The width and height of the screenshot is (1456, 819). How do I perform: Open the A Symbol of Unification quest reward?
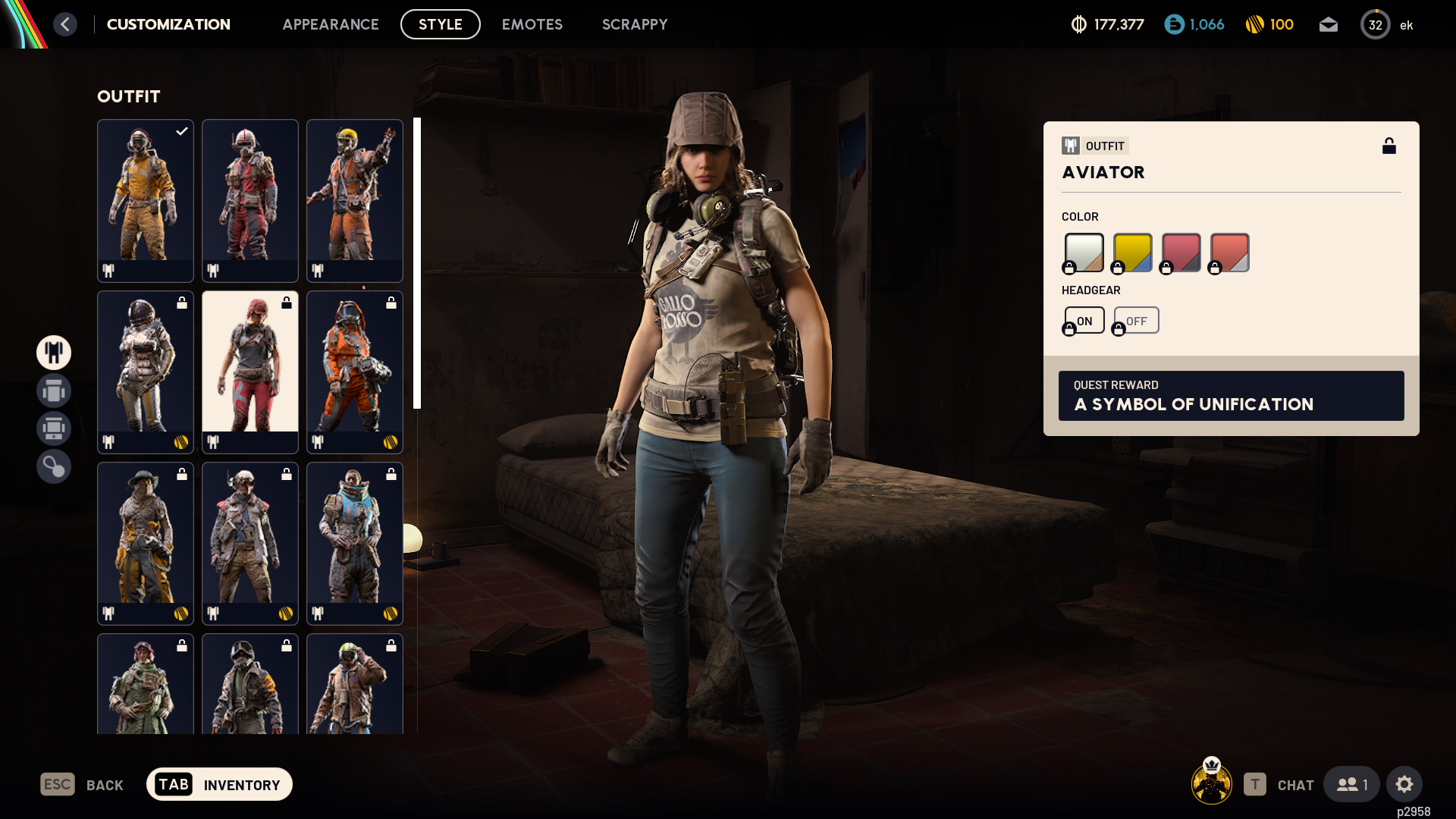click(x=1231, y=396)
